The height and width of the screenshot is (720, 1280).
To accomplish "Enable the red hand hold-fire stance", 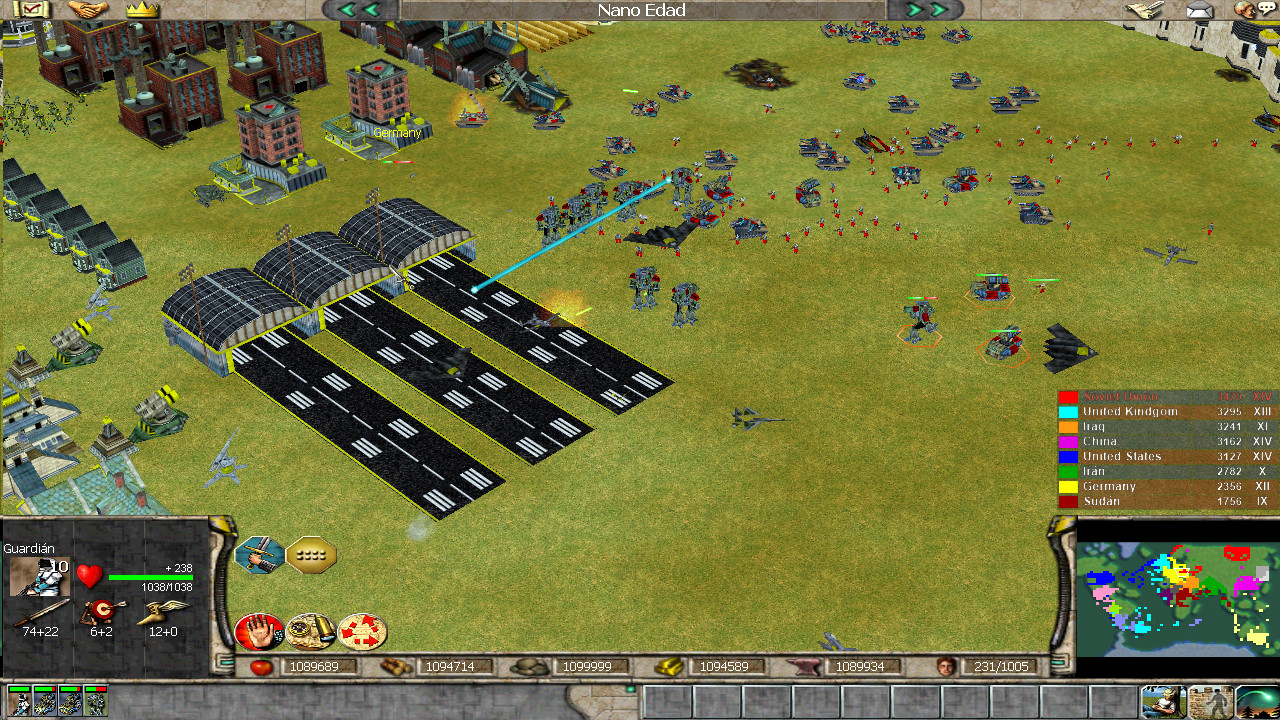I will pyautogui.click(x=258, y=630).
